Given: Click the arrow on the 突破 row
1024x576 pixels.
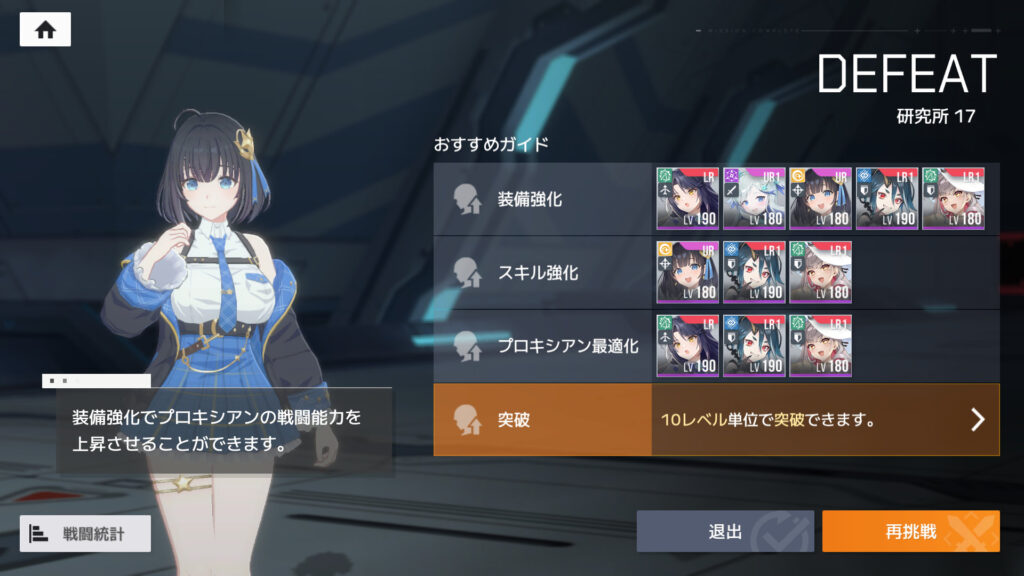Looking at the screenshot, I should coord(978,420).
